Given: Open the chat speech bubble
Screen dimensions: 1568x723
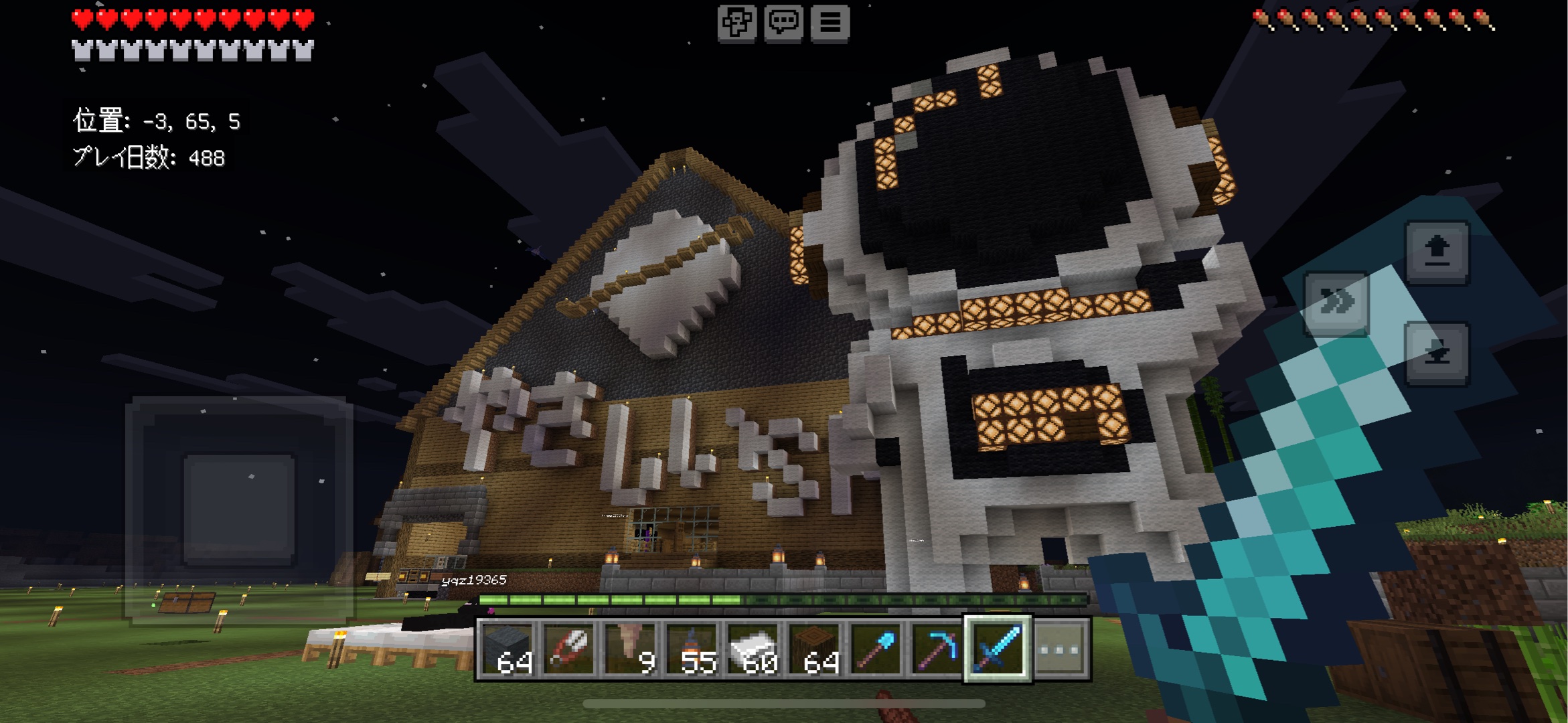Looking at the screenshot, I should pos(783,23).
